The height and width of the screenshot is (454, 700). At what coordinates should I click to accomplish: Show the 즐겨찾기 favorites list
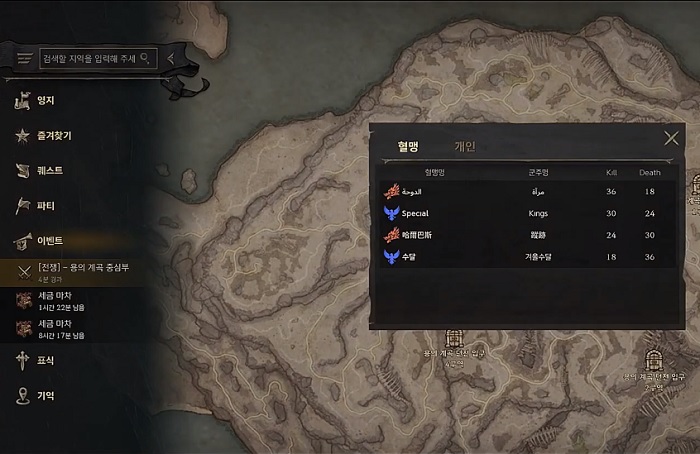point(54,135)
